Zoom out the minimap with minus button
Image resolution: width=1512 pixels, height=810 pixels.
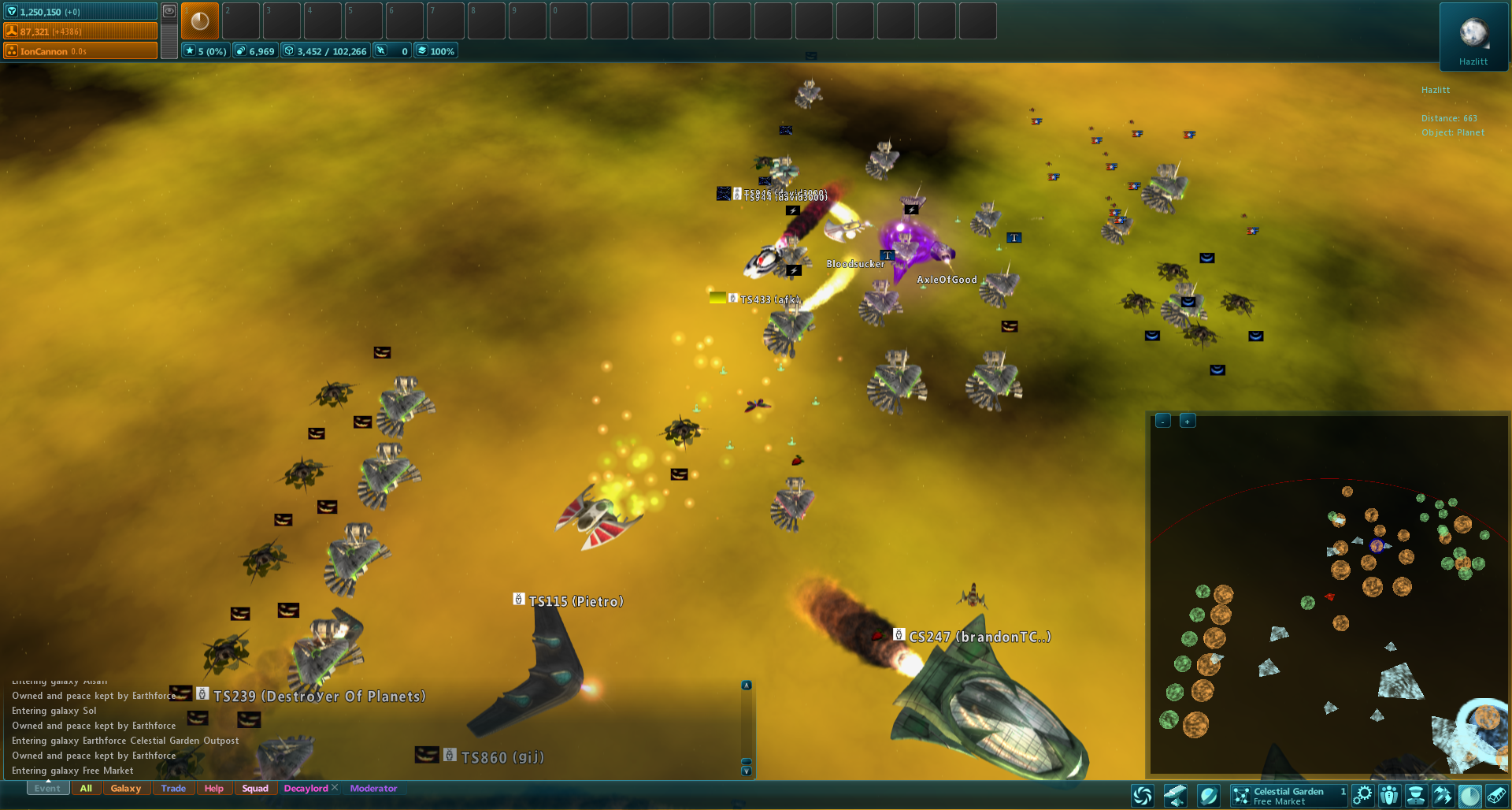click(x=1163, y=421)
